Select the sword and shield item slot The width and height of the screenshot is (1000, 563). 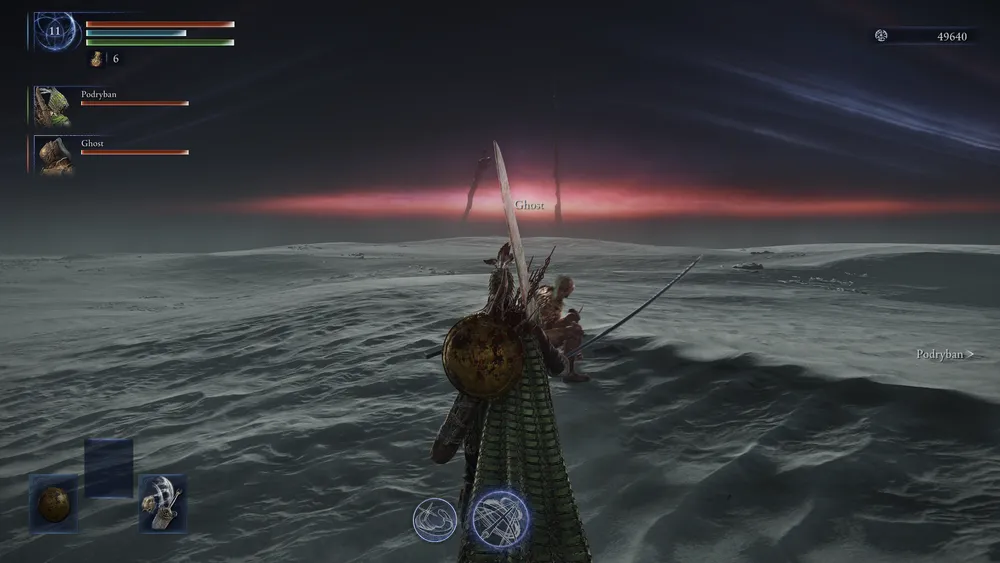pyautogui.click(x=162, y=502)
